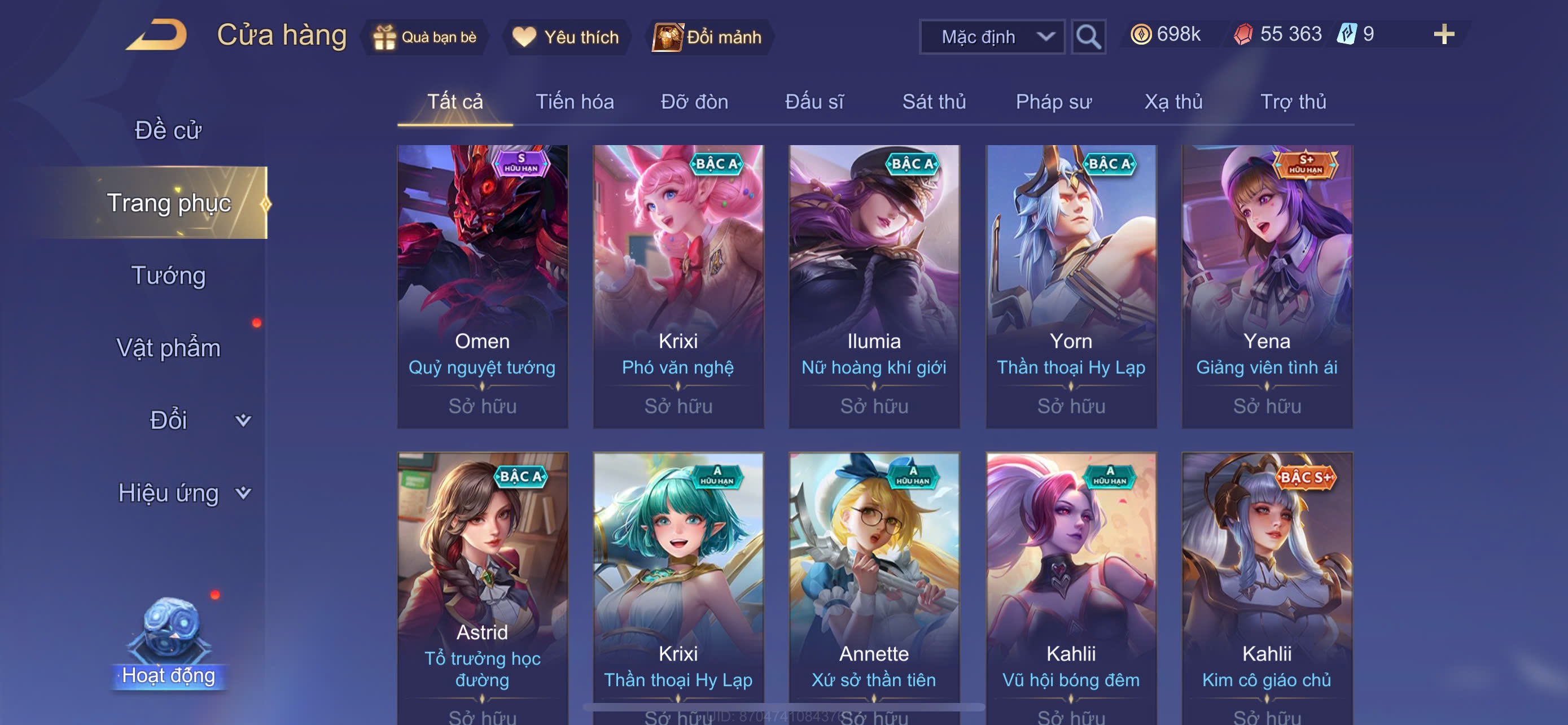Viewport: 1568px width, 725px height.
Task: Add currency with the plus button
Action: (x=1443, y=34)
